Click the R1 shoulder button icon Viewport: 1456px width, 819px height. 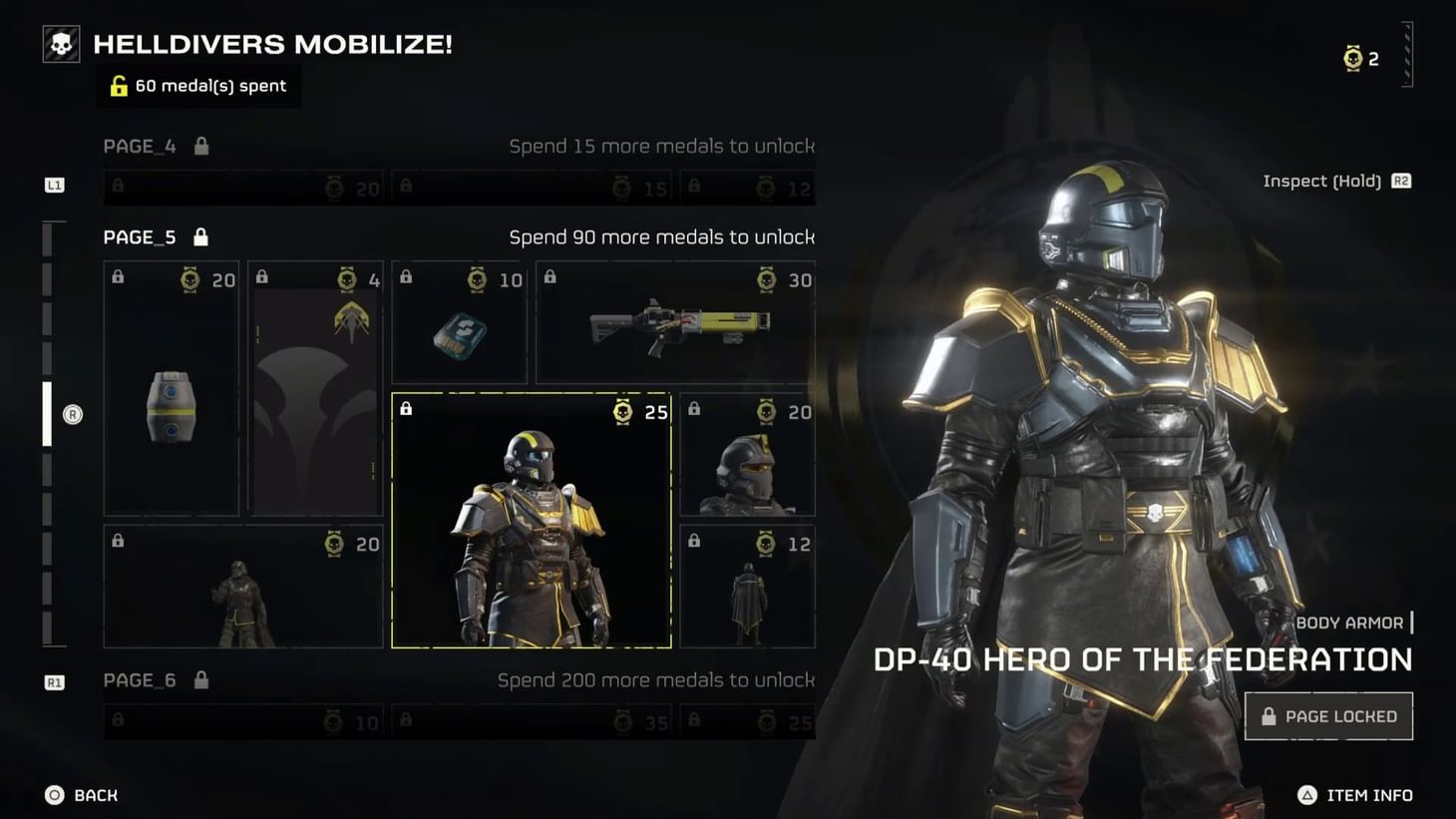[x=55, y=681]
